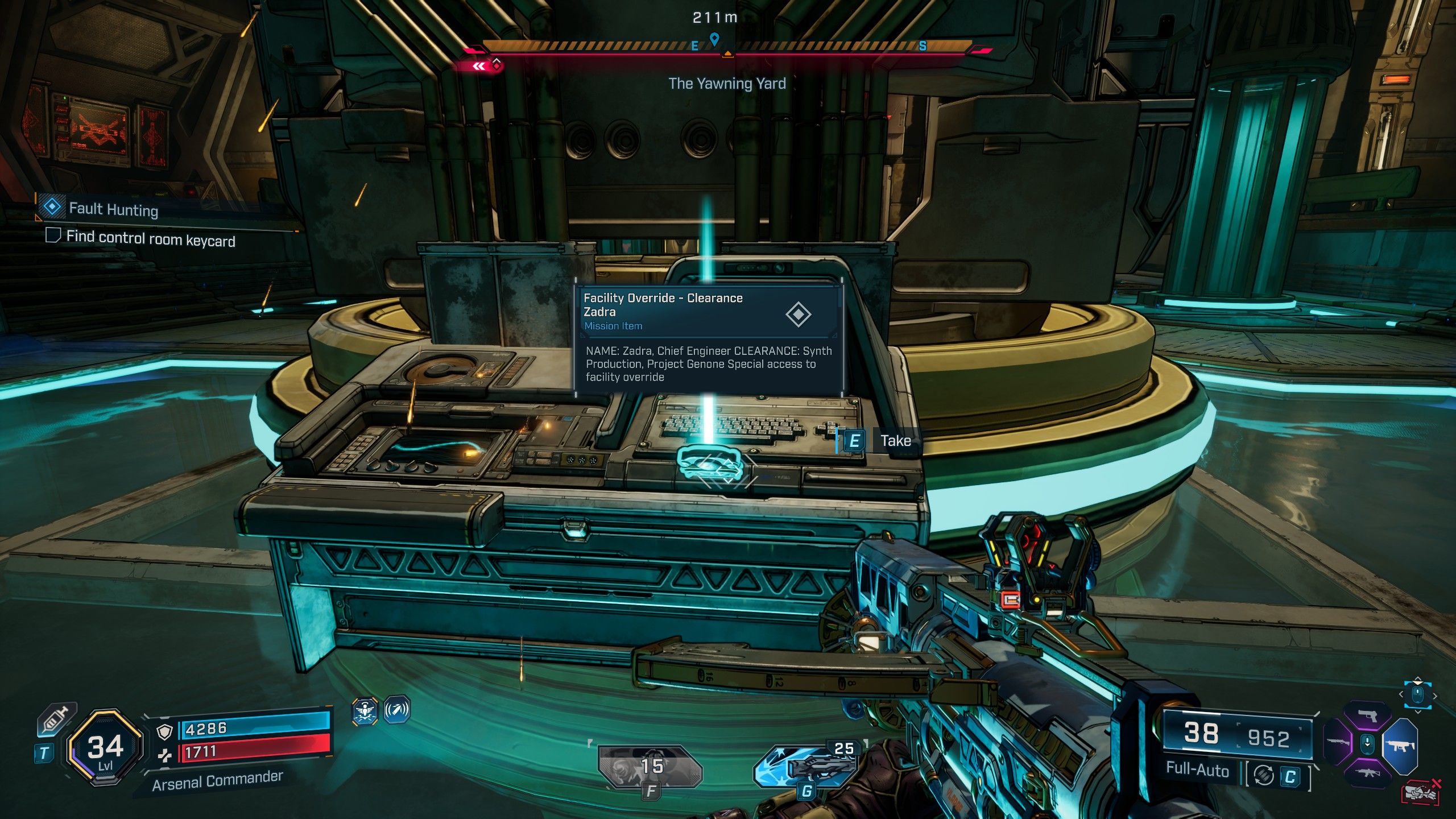Select the pistol slot in weapon wheel

1367,716
